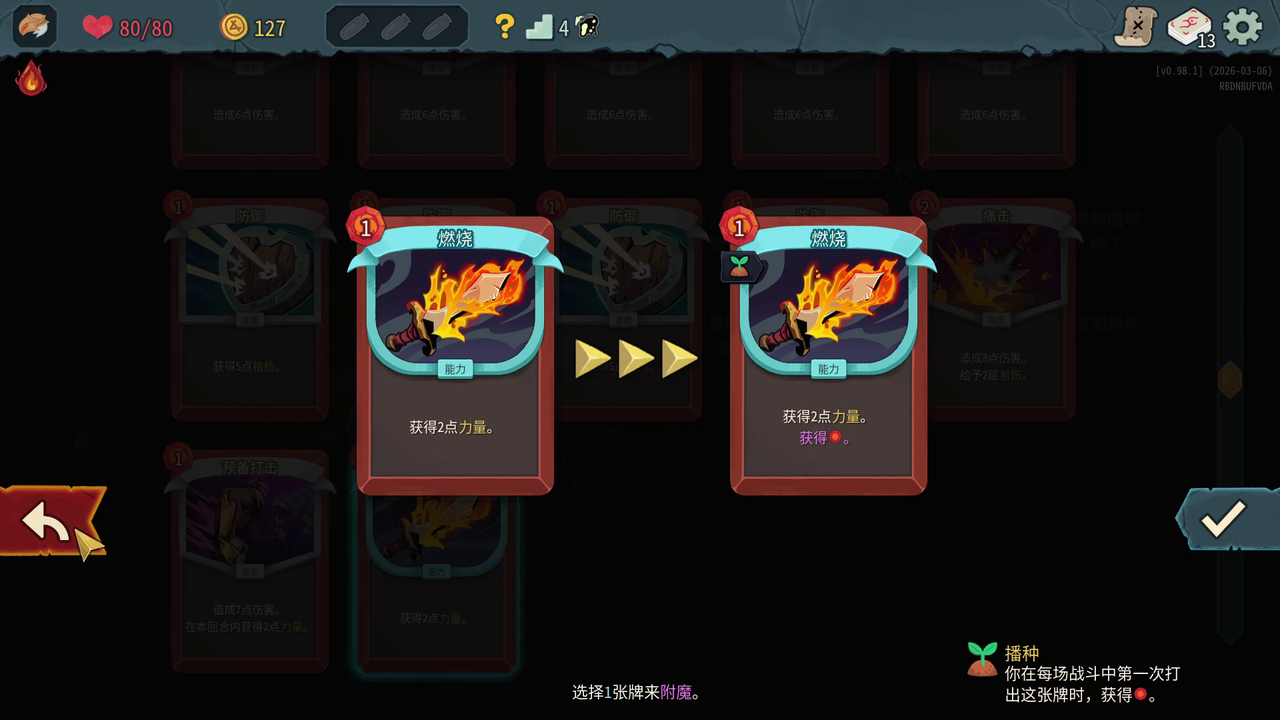
Task: Click the gold coin counter icon
Action: click(233, 27)
